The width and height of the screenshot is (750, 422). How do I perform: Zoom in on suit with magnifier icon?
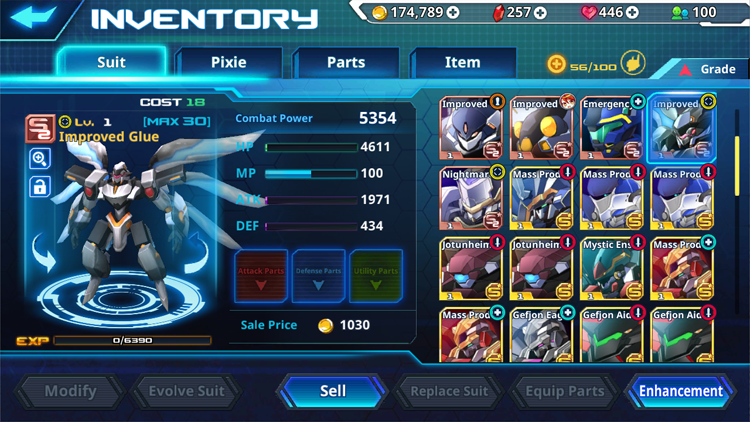pyautogui.click(x=40, y=158)
